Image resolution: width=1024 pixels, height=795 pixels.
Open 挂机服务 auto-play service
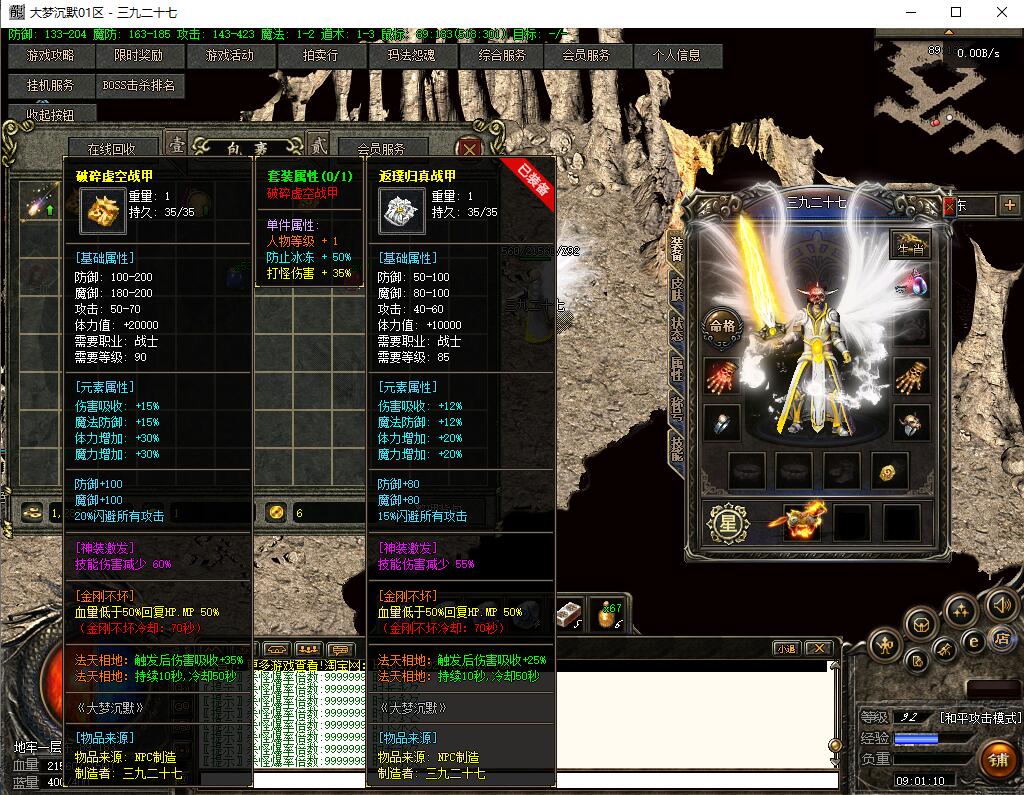point(51,86)
